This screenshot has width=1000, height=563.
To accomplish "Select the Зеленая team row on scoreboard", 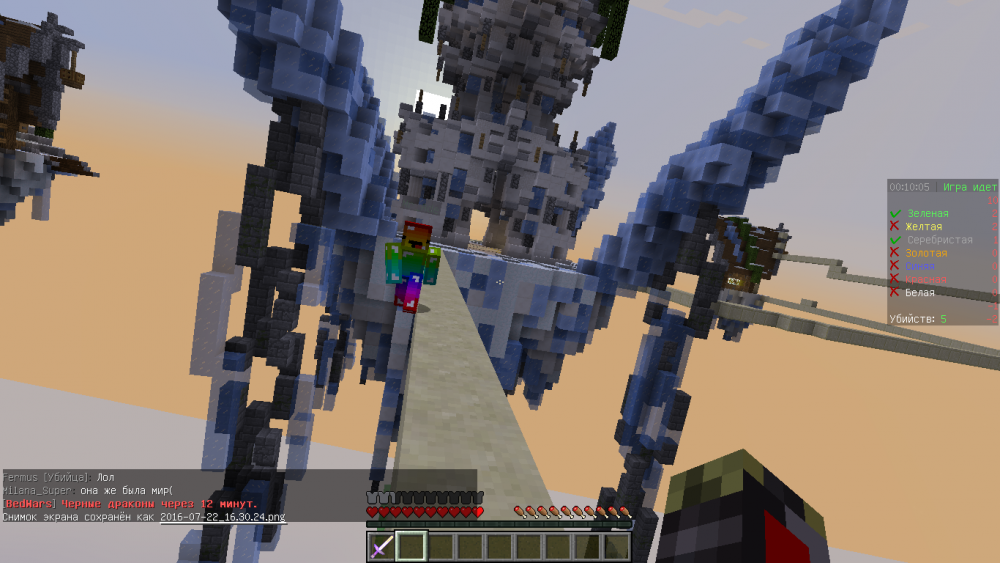I will [928, 214].
